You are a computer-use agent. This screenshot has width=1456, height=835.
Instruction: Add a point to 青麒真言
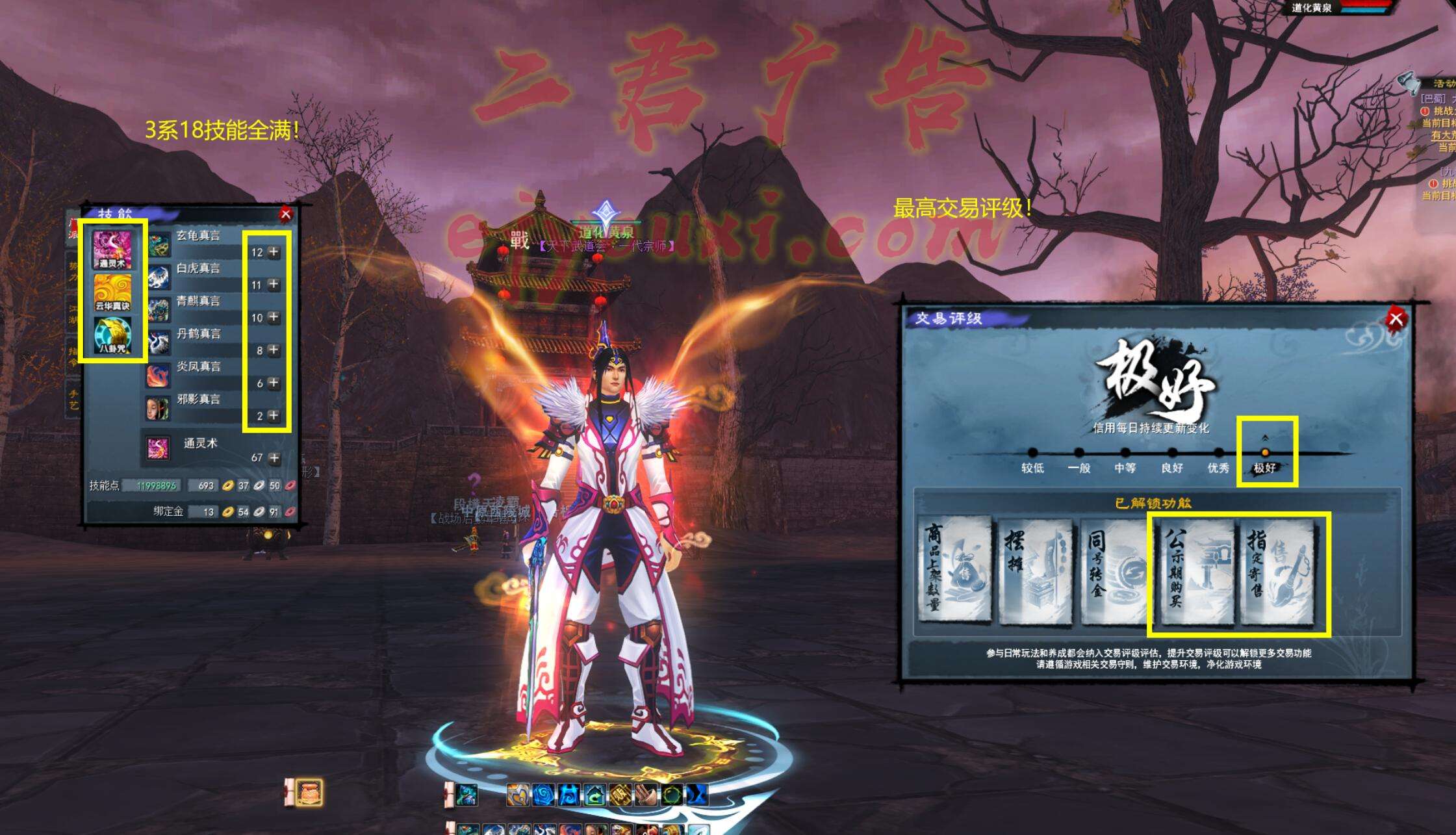[274, 317]
